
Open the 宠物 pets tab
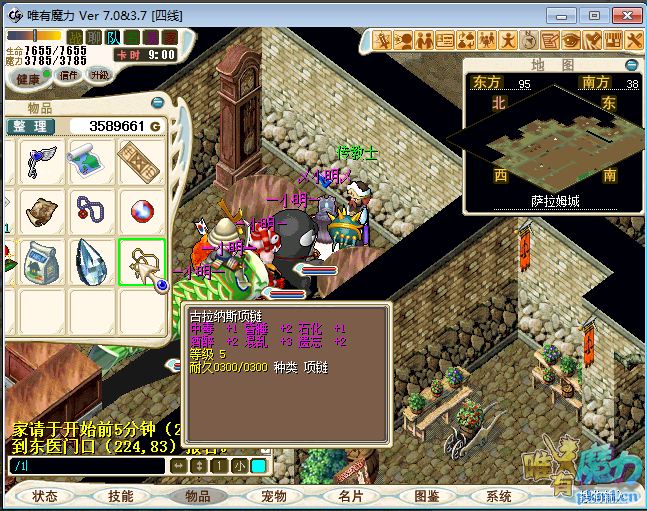point(274,496)
